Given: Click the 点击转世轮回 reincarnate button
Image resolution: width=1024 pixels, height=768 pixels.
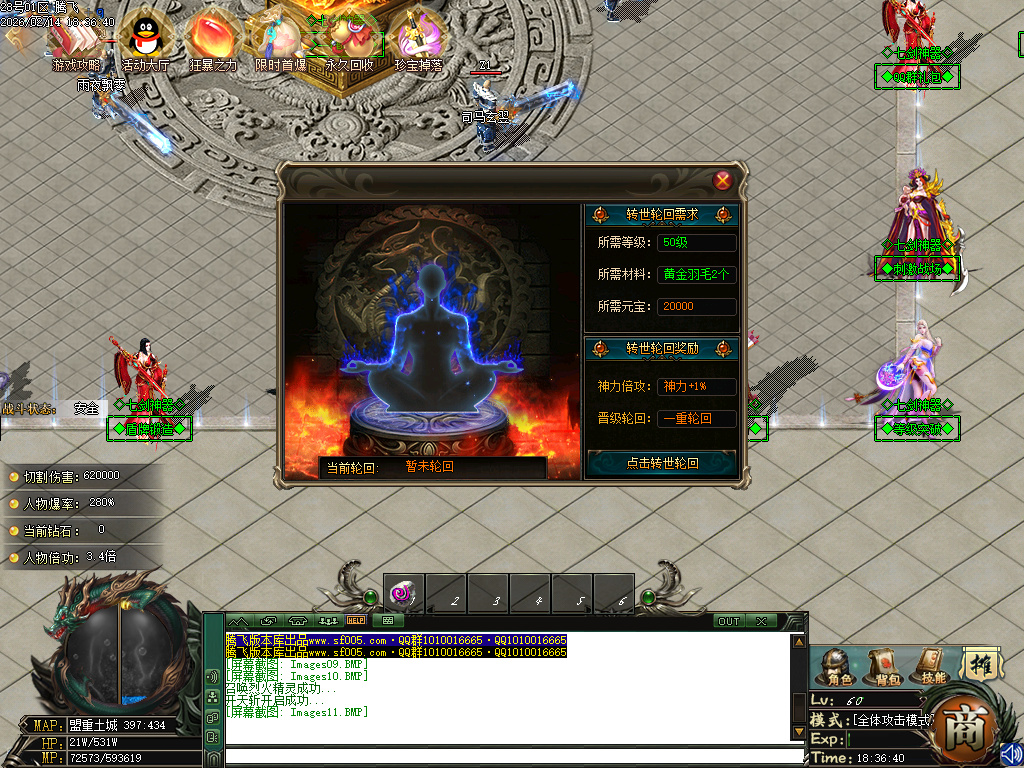Looking at the screenshot, I should tap(661, 463).
